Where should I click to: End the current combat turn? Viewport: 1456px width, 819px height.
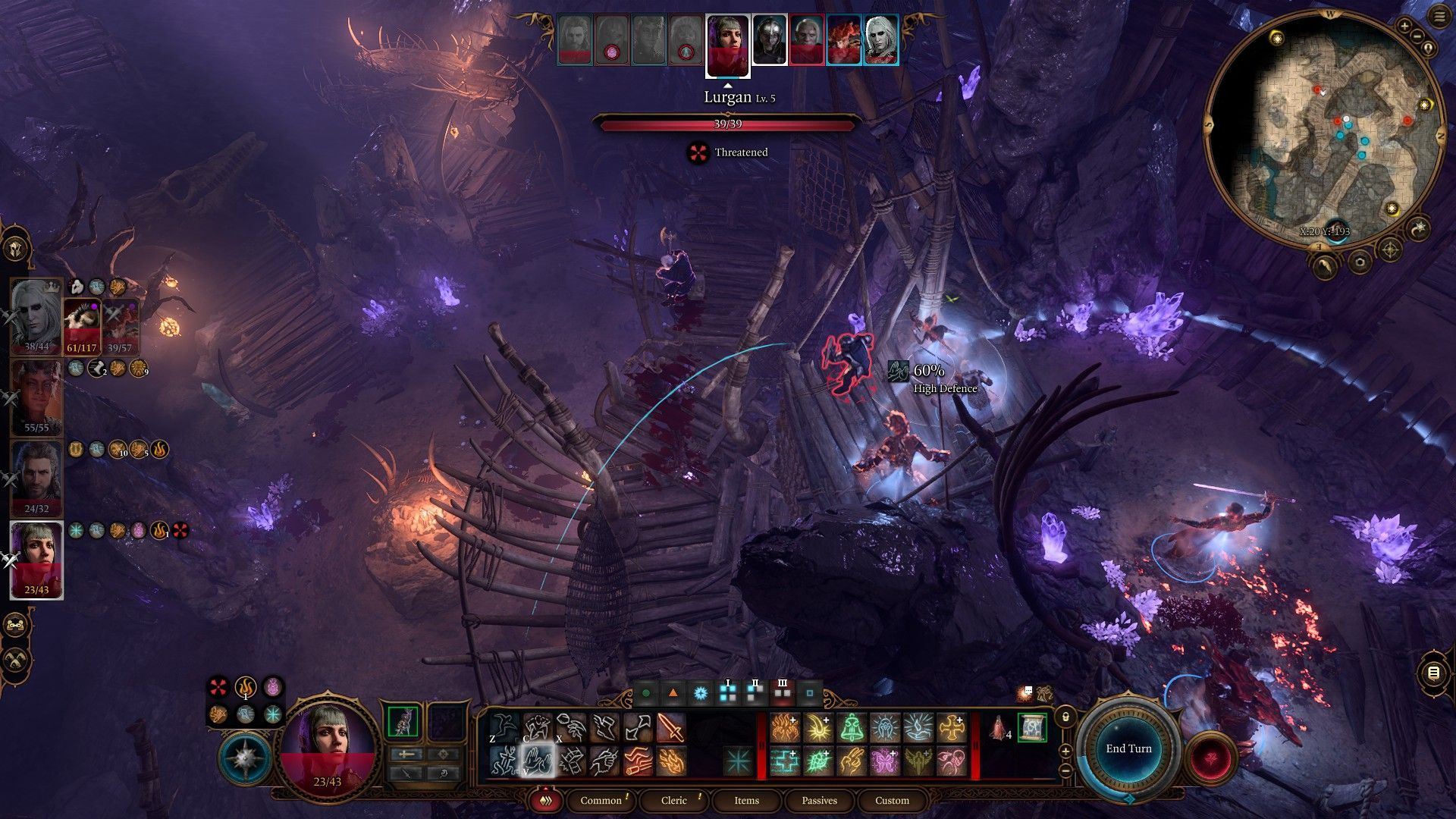coord(1128,748)
